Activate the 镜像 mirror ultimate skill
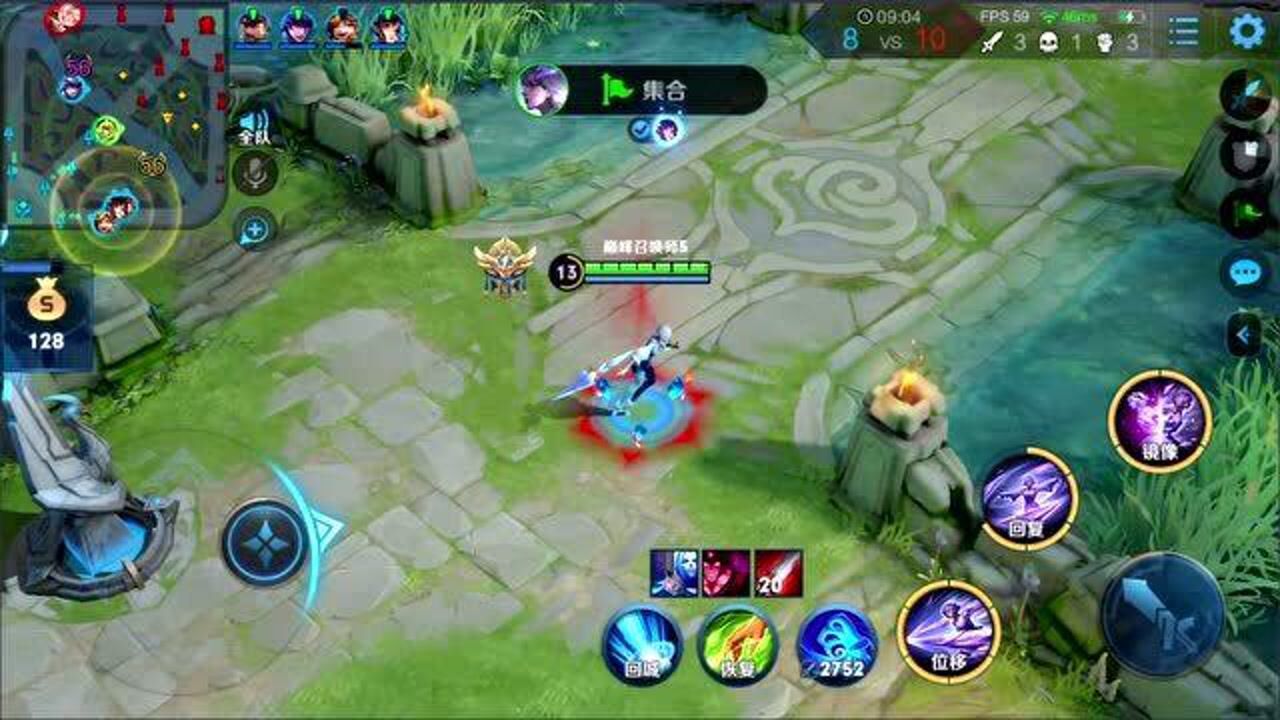This screenshot has width=1280, height=720. pyautogui.click(x=1160, y=421)
